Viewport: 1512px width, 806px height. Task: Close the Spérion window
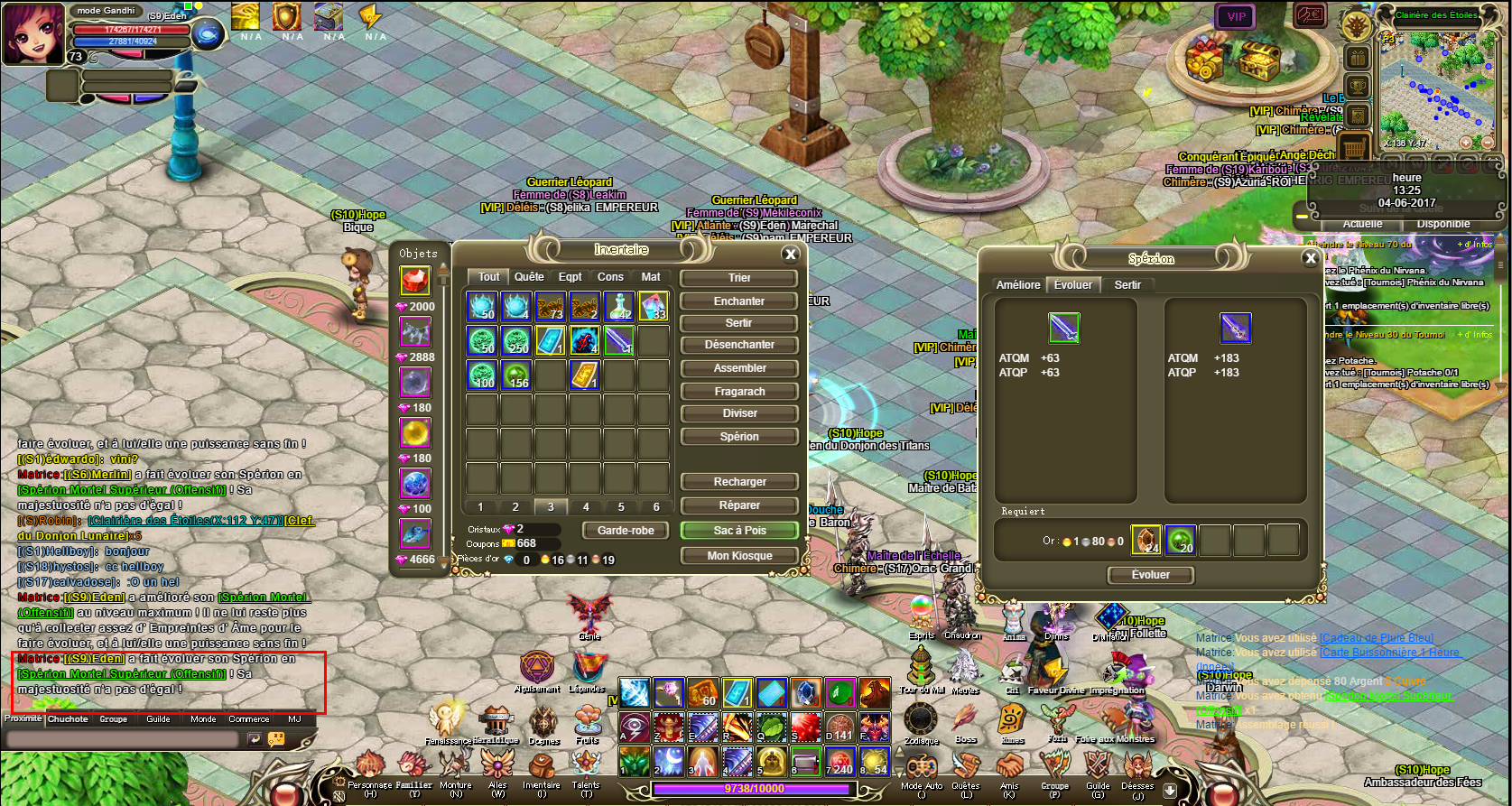(1311, 259)
